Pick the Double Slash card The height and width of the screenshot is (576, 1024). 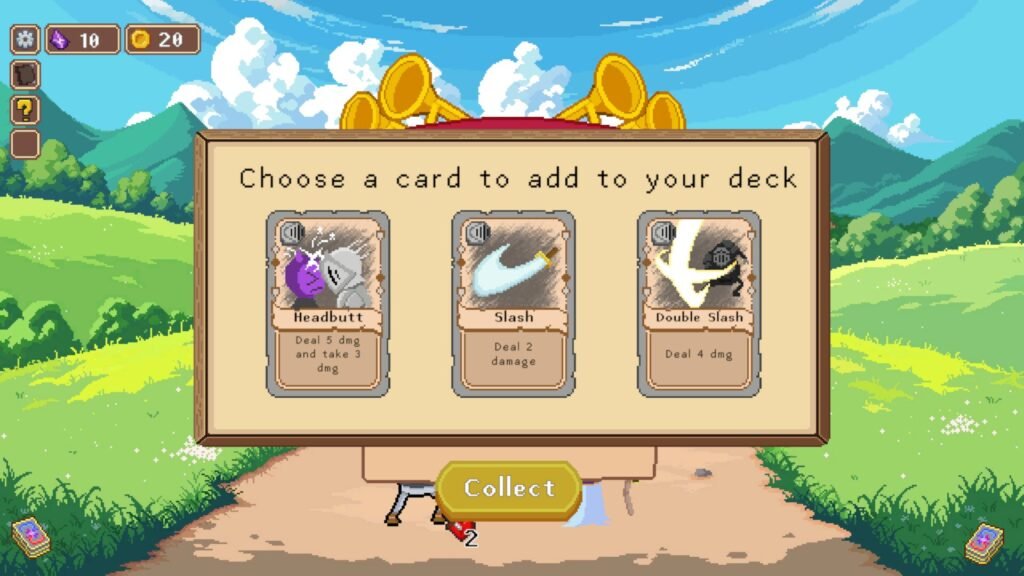point(699,303)
